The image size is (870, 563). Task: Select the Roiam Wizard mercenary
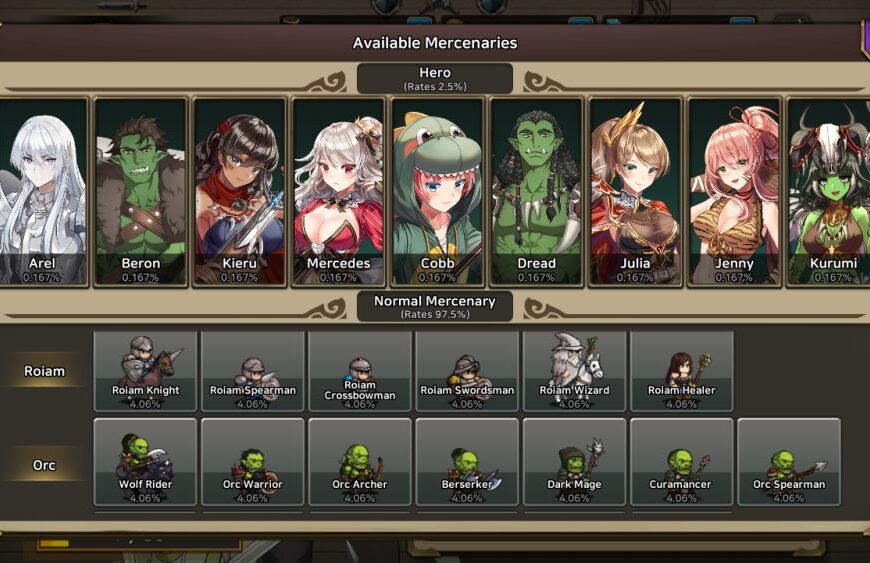[574, 371]
